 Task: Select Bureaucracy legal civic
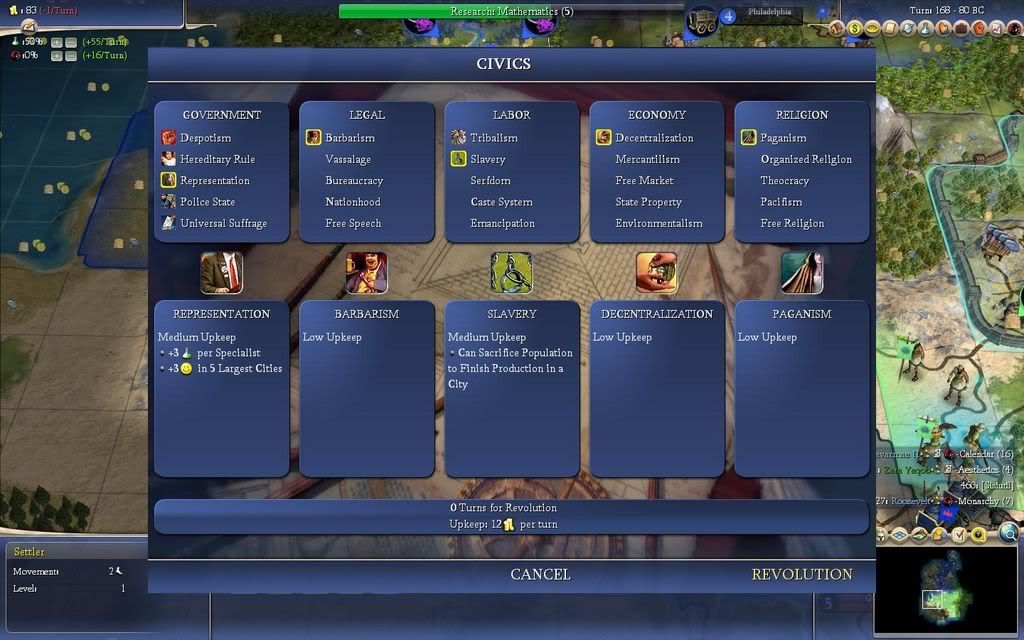click(354, 181)
